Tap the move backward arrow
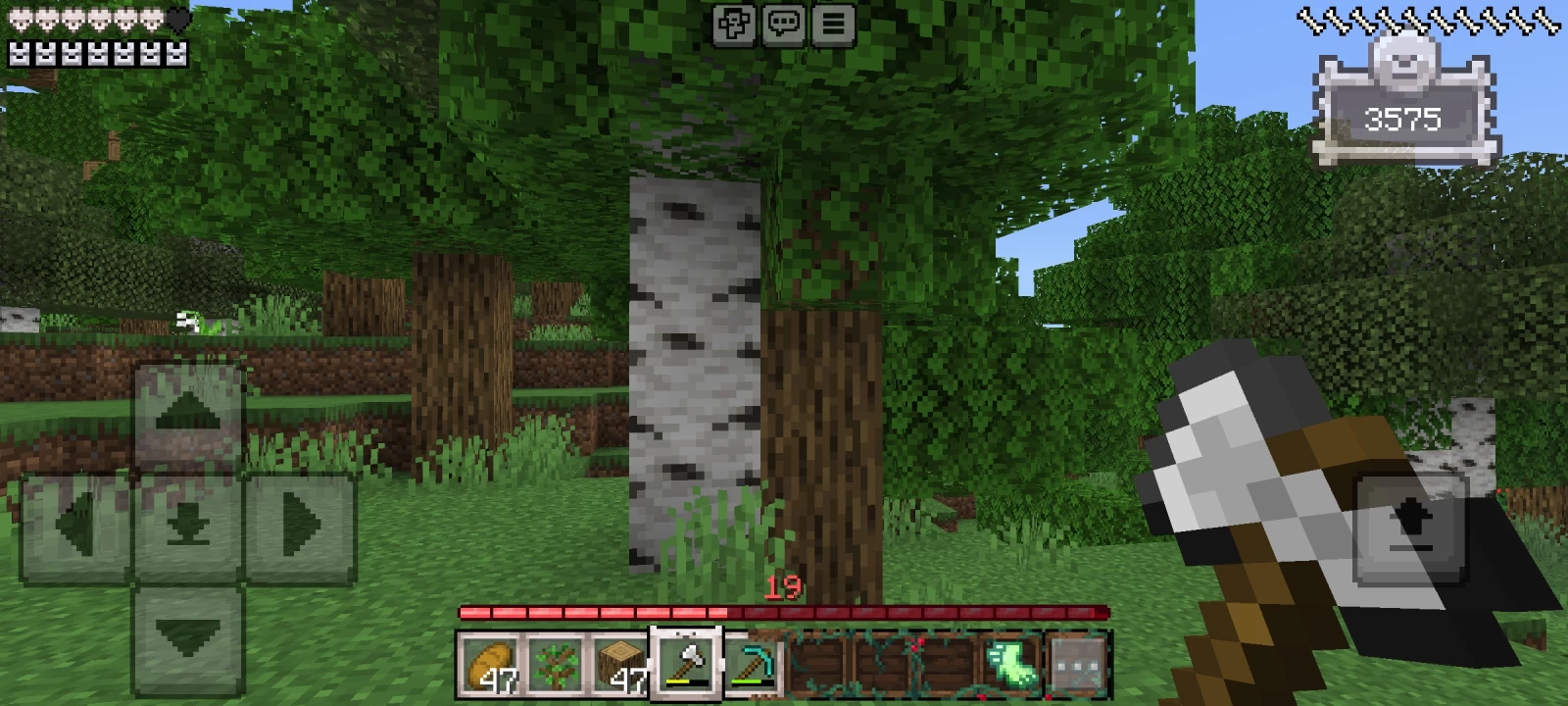 pos(188,638)
